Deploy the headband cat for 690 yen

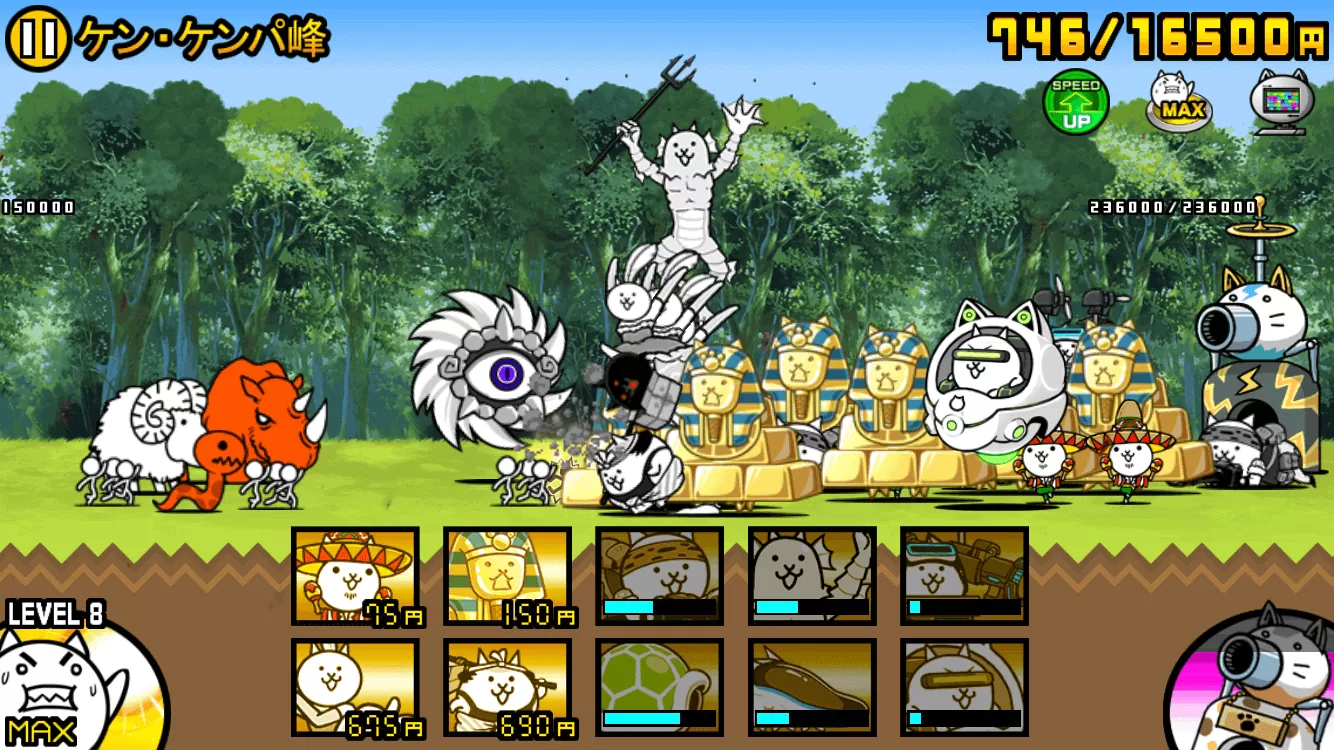[508, 688]
